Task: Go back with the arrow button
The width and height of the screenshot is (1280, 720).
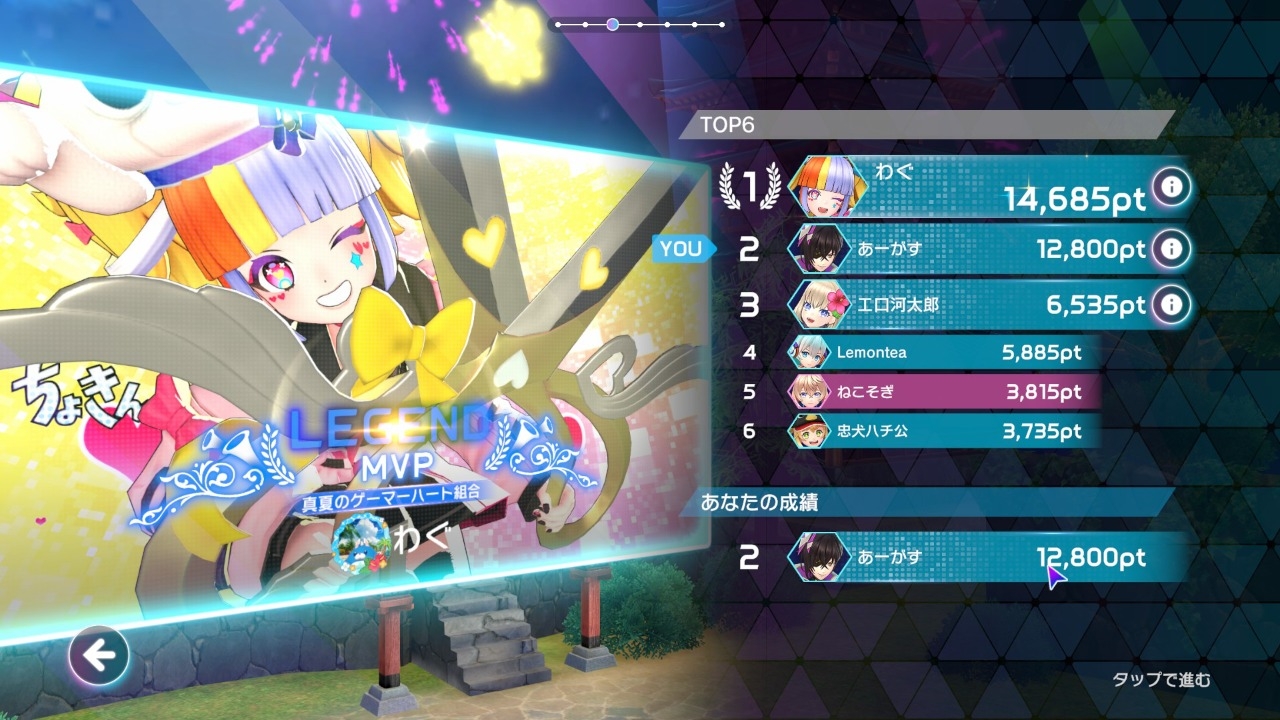Action: click(99, 657)
